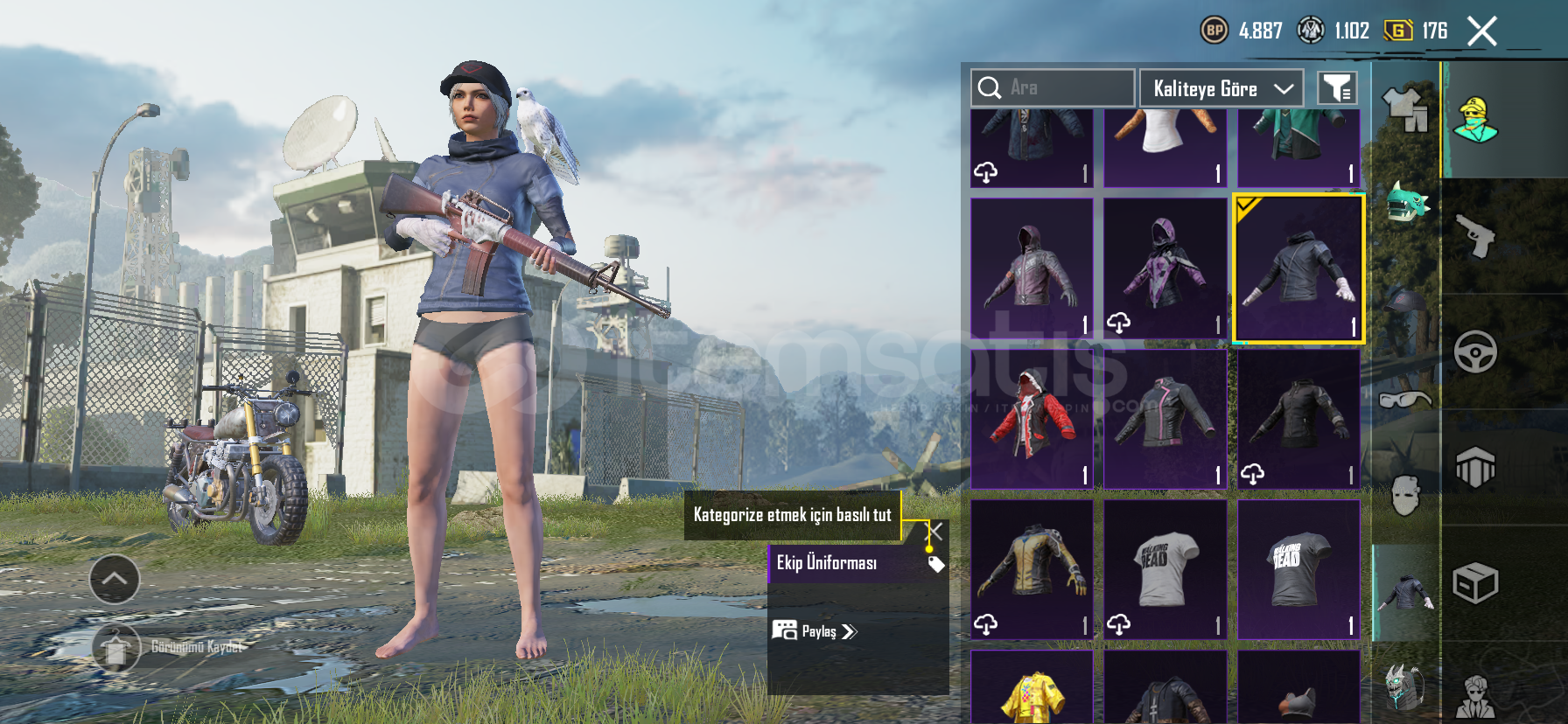Open the steering wheel vehicle category
The height and width of the screenshot is (724, 1568).
coord(1475,352)
